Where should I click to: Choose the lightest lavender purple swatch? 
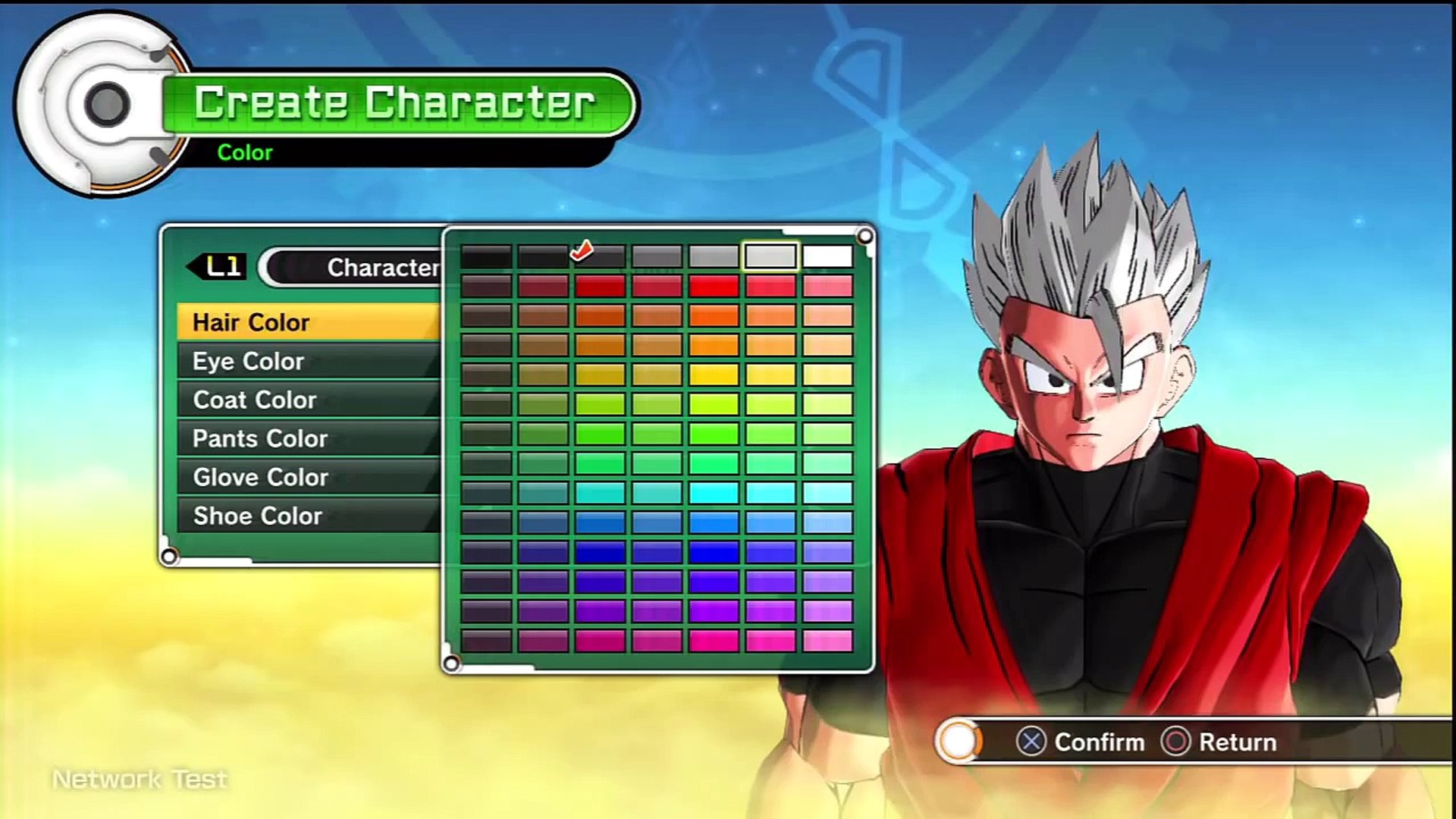[827, 582]
